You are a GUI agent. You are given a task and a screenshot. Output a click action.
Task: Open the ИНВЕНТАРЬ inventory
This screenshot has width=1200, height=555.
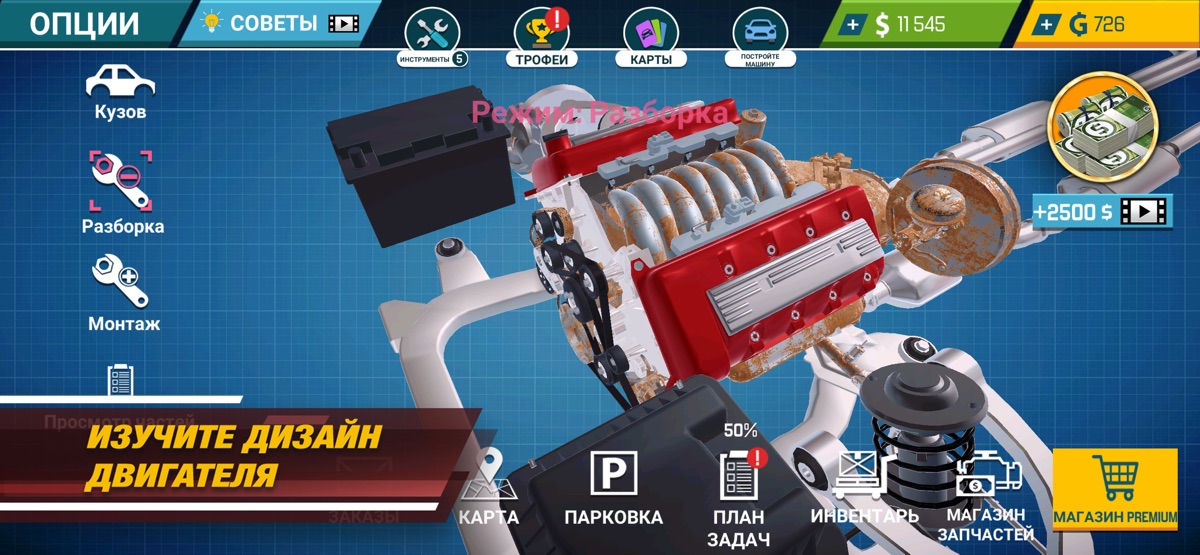click(864, 492)
